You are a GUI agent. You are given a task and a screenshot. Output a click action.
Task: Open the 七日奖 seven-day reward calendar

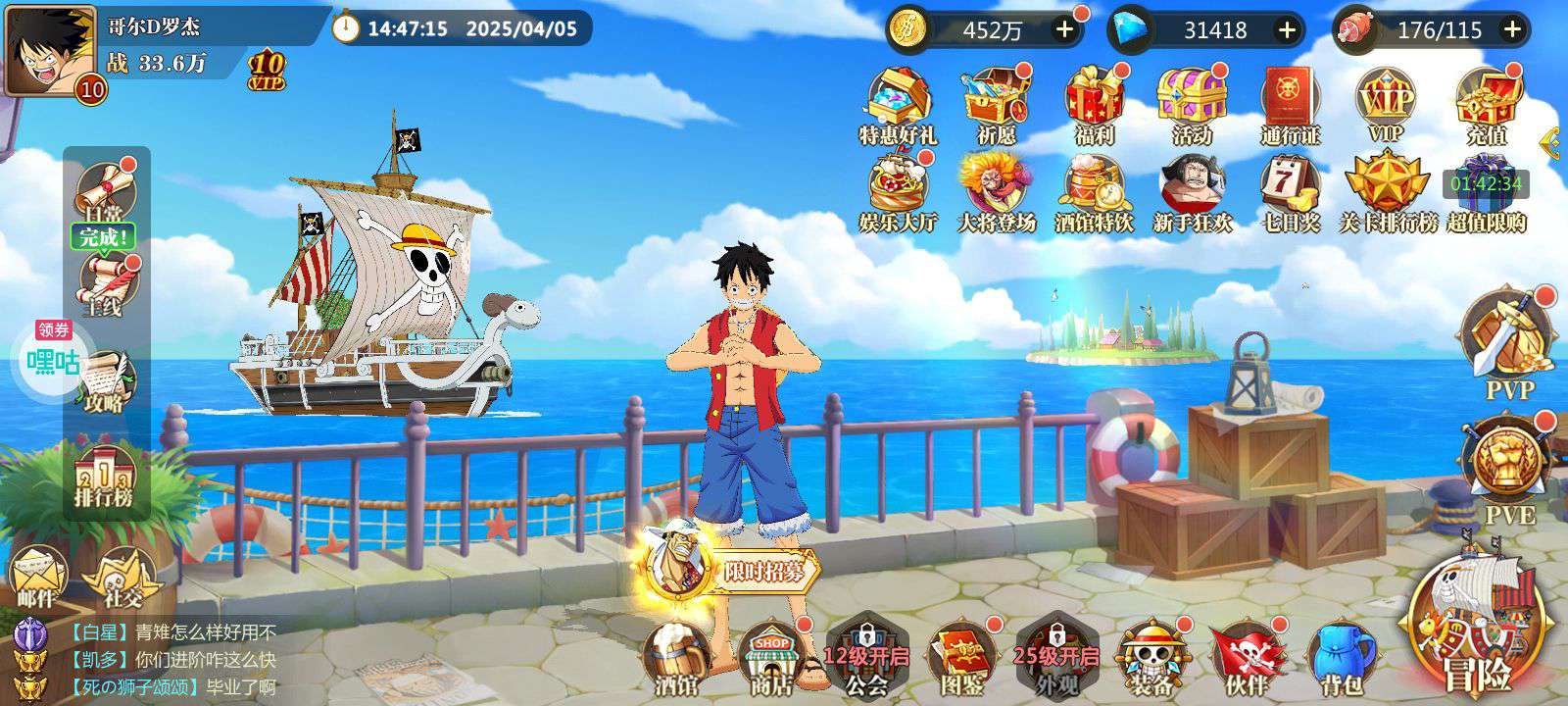click(1291, 193)
